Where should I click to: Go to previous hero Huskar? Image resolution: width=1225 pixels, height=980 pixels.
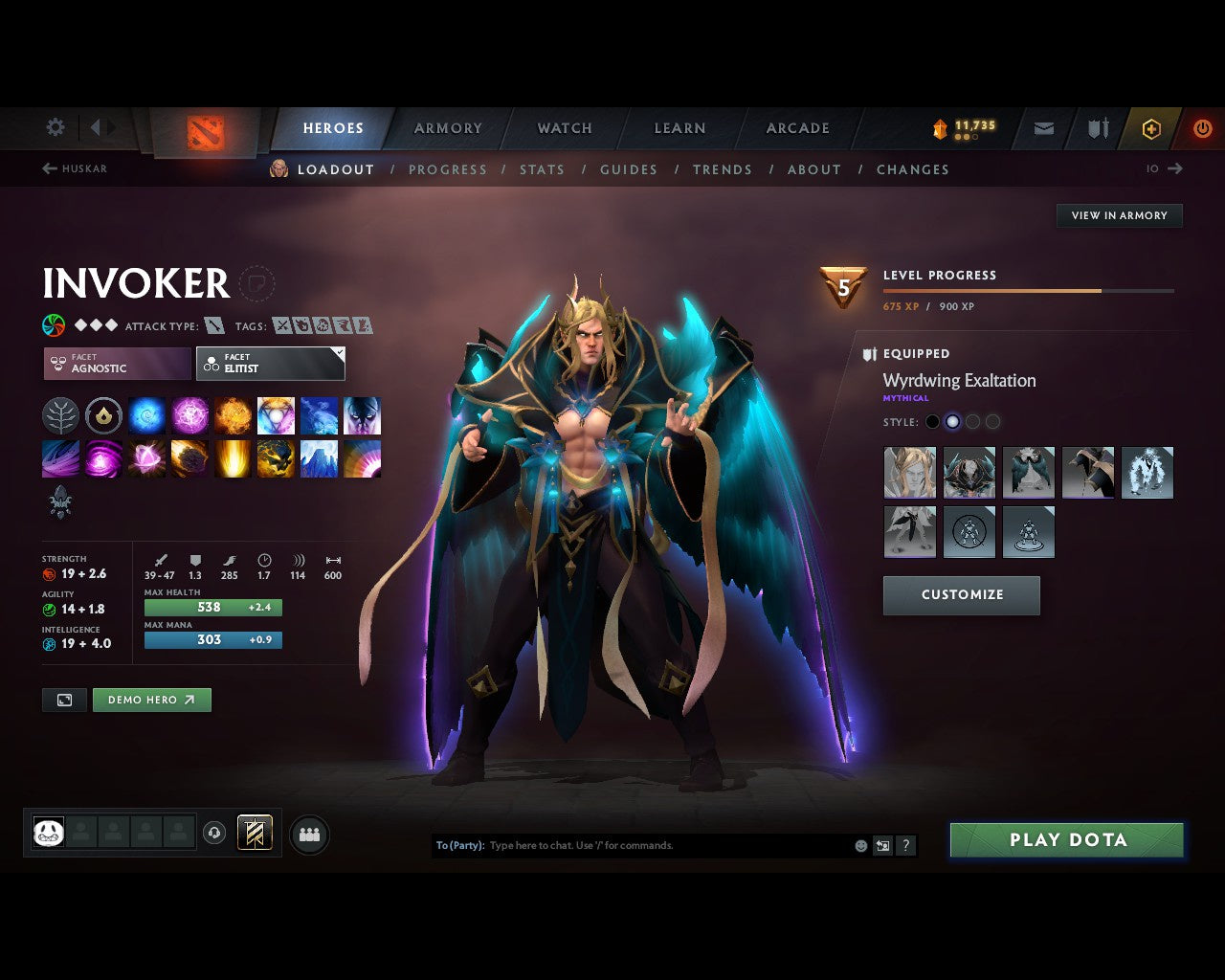point(75,168)
